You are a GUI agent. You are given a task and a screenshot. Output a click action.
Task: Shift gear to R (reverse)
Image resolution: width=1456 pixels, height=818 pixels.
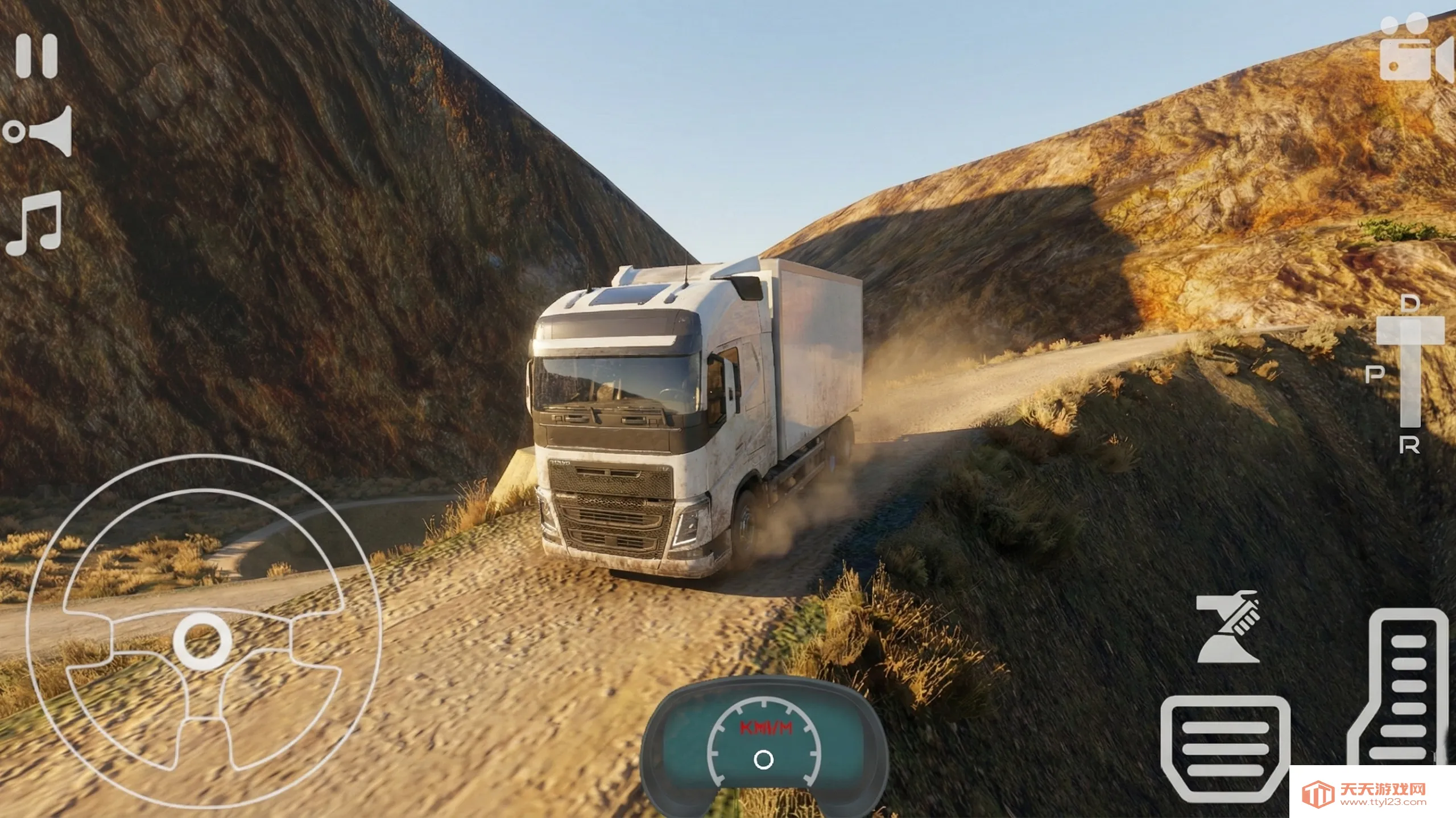(x=1409, y=446)
